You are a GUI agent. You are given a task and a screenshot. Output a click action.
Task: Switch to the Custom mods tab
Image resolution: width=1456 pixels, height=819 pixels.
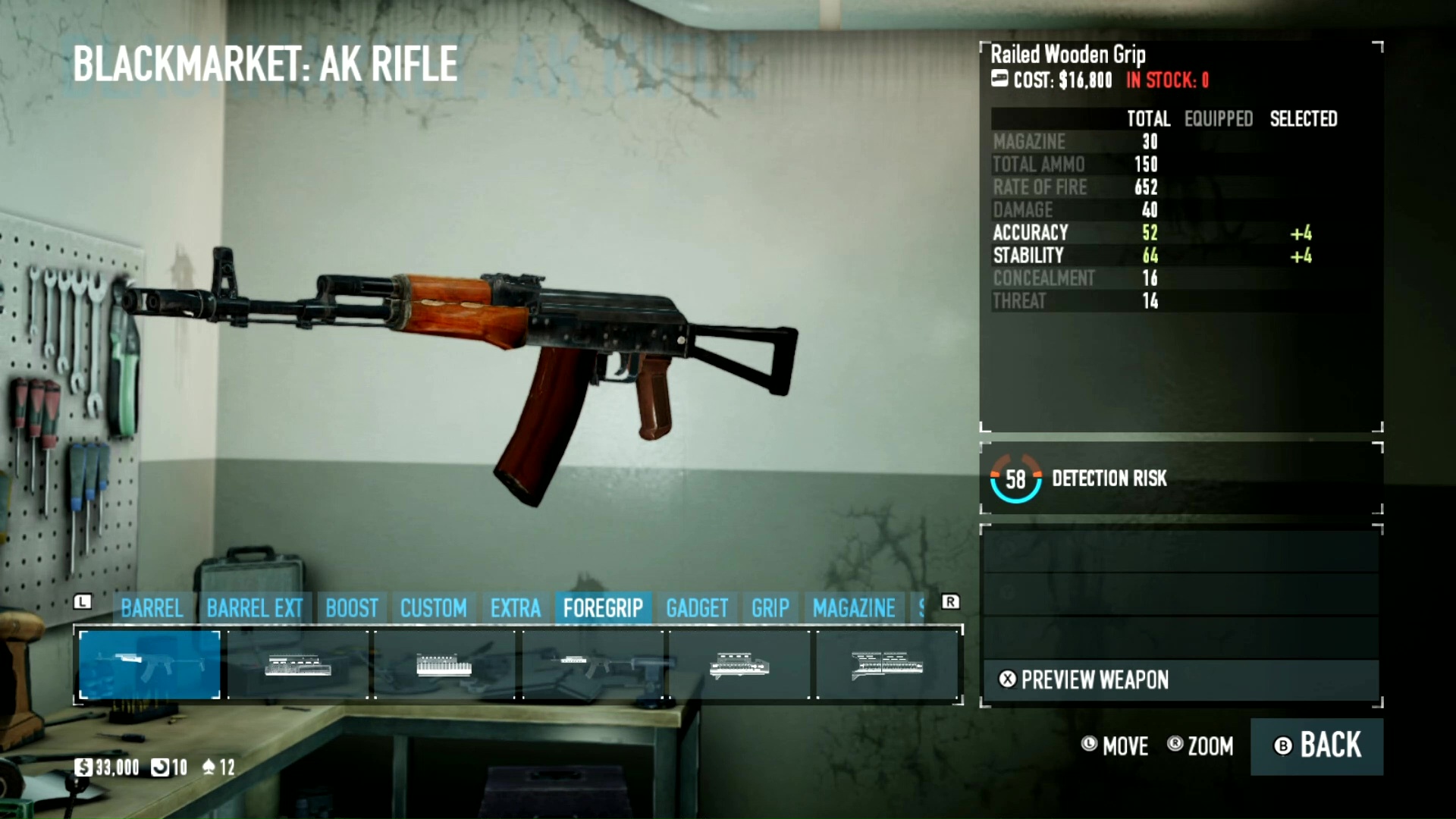[x=433, y=608]
